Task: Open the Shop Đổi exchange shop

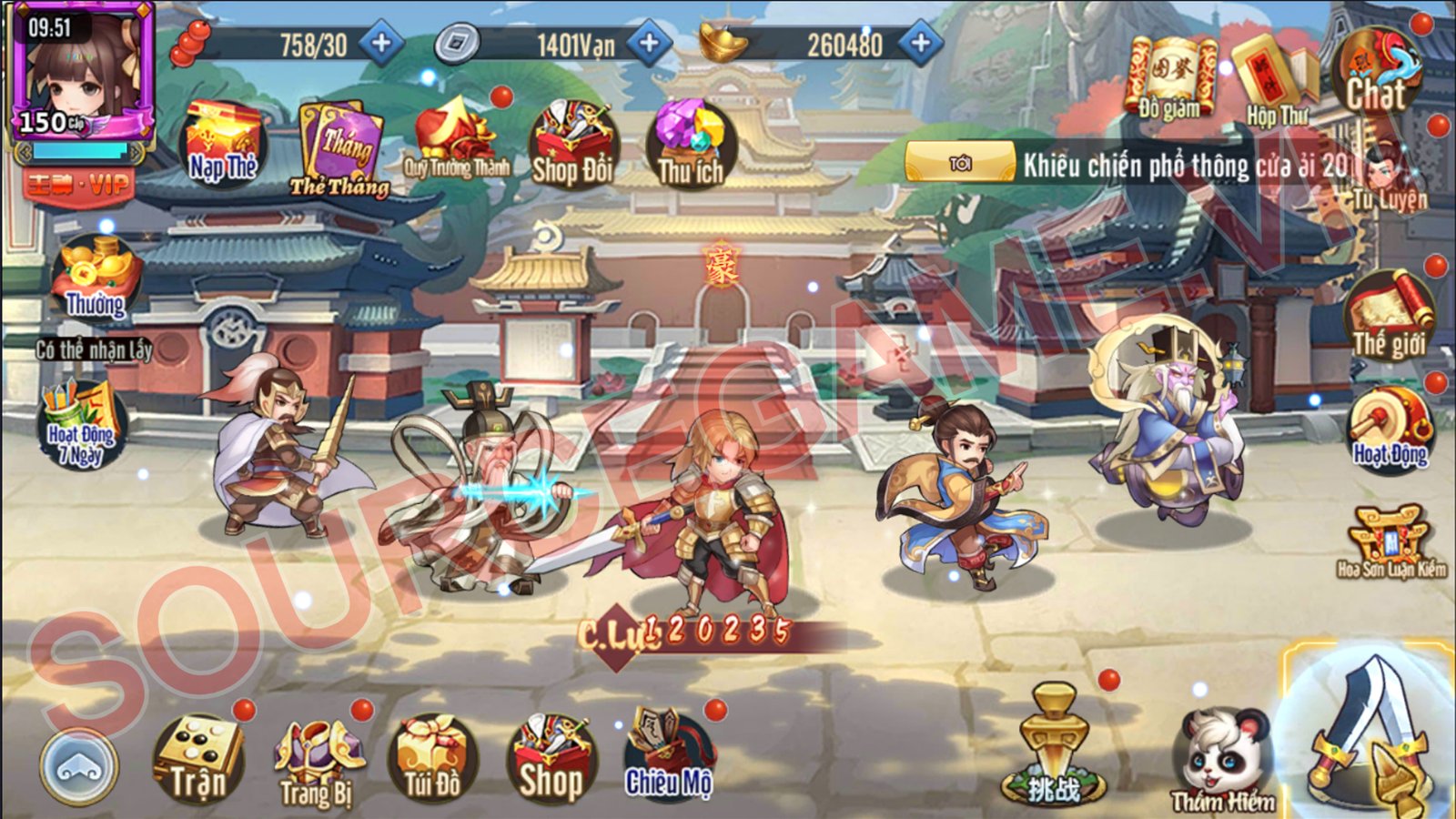Action: (568, 141)
